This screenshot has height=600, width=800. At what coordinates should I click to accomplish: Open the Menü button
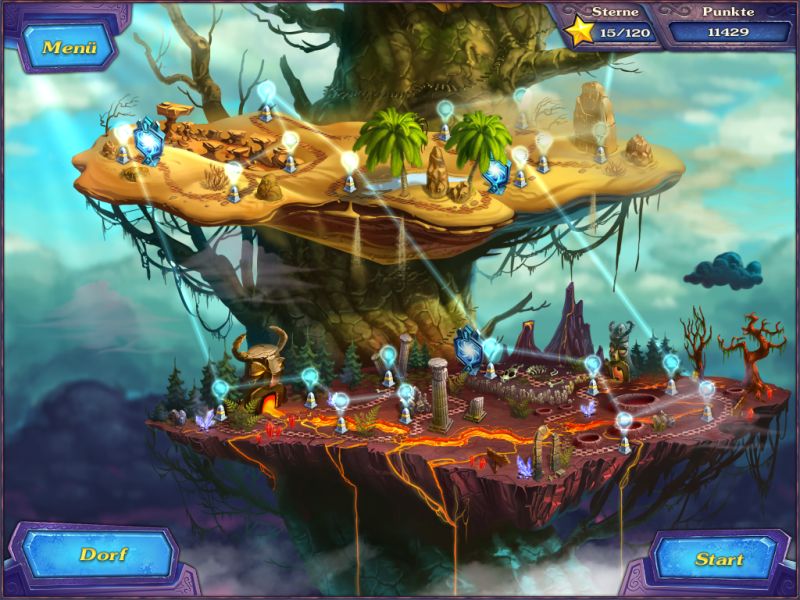[x=69, y=47]
